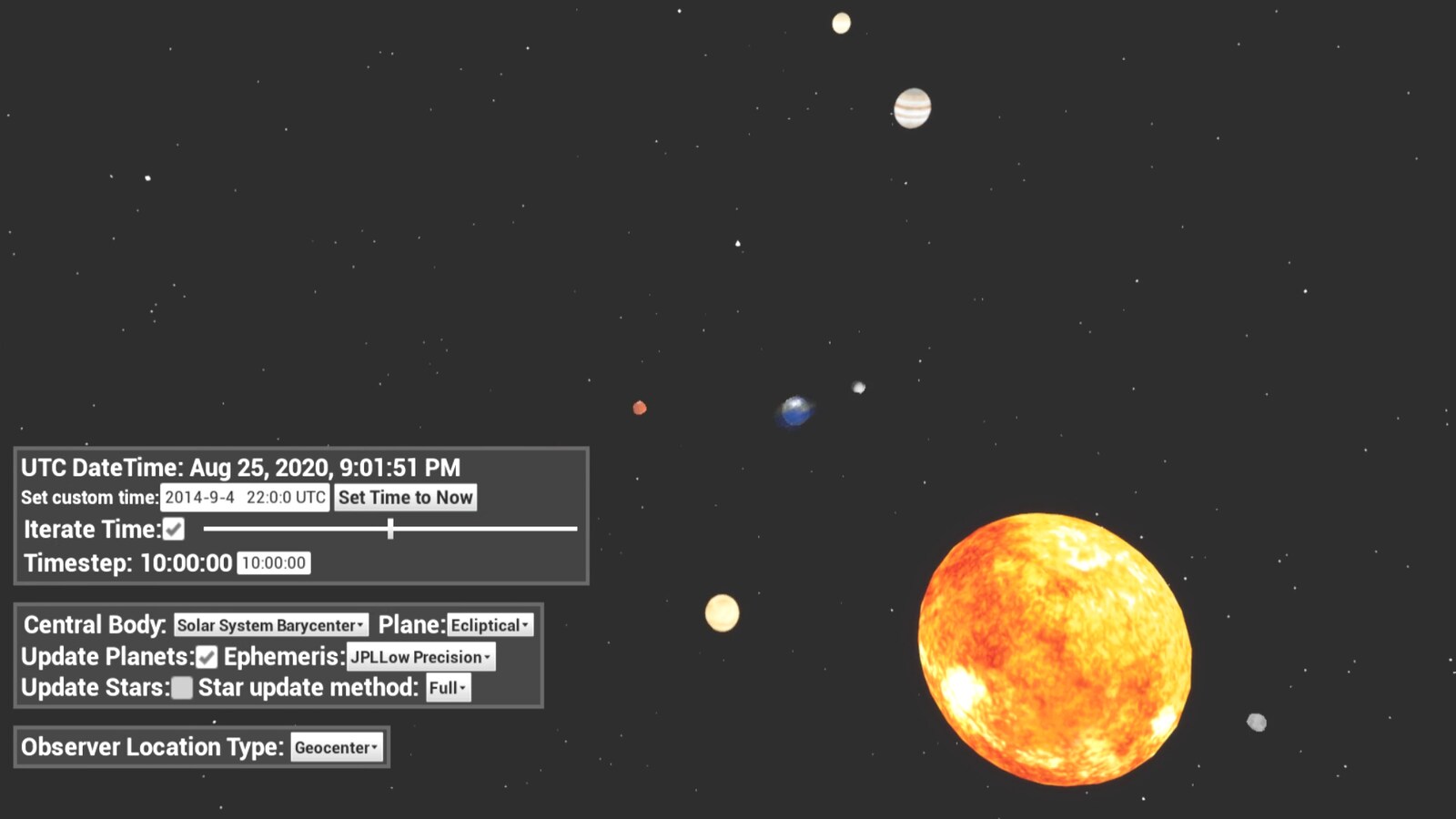Click the gray Moon right of the Sun
This screenshot has width=1456, height=819.
click(1255, 721)
